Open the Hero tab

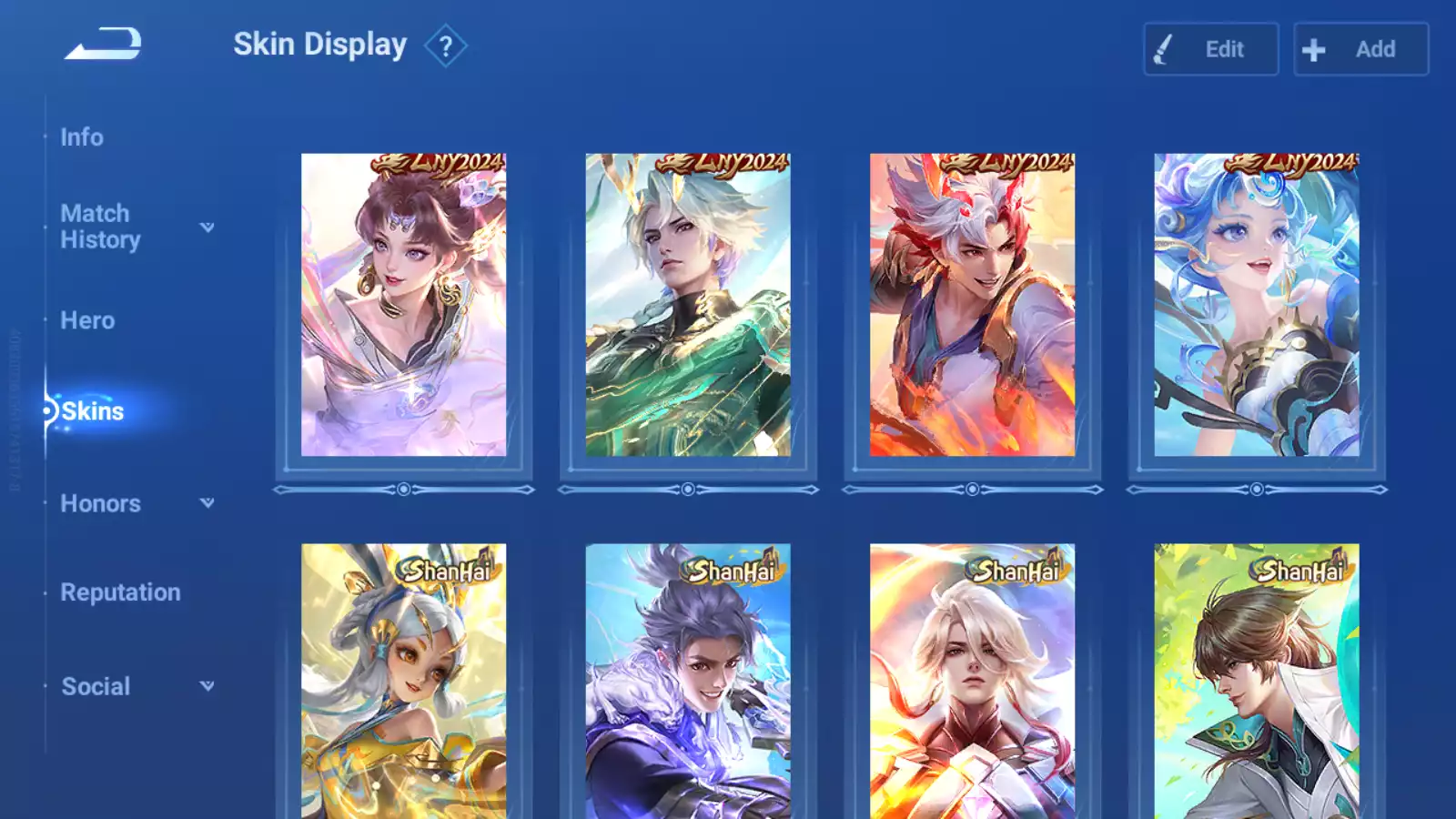tap(87, 320)
